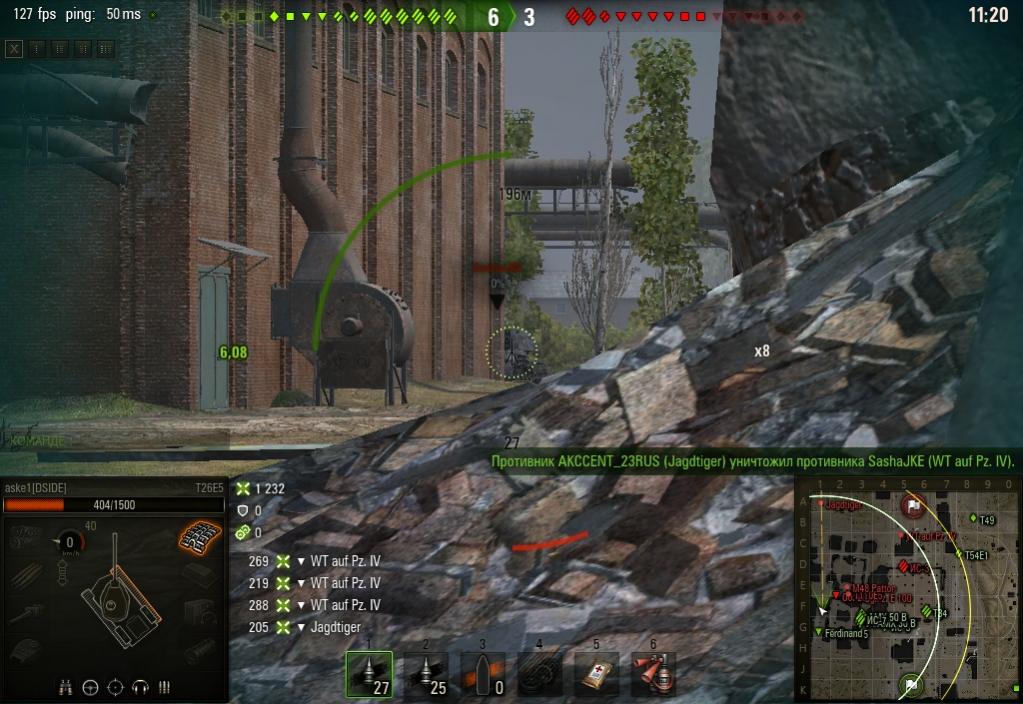Click the binoculars crew icon in damage panel
1023x704 pixels.
(x=67, y=687)
